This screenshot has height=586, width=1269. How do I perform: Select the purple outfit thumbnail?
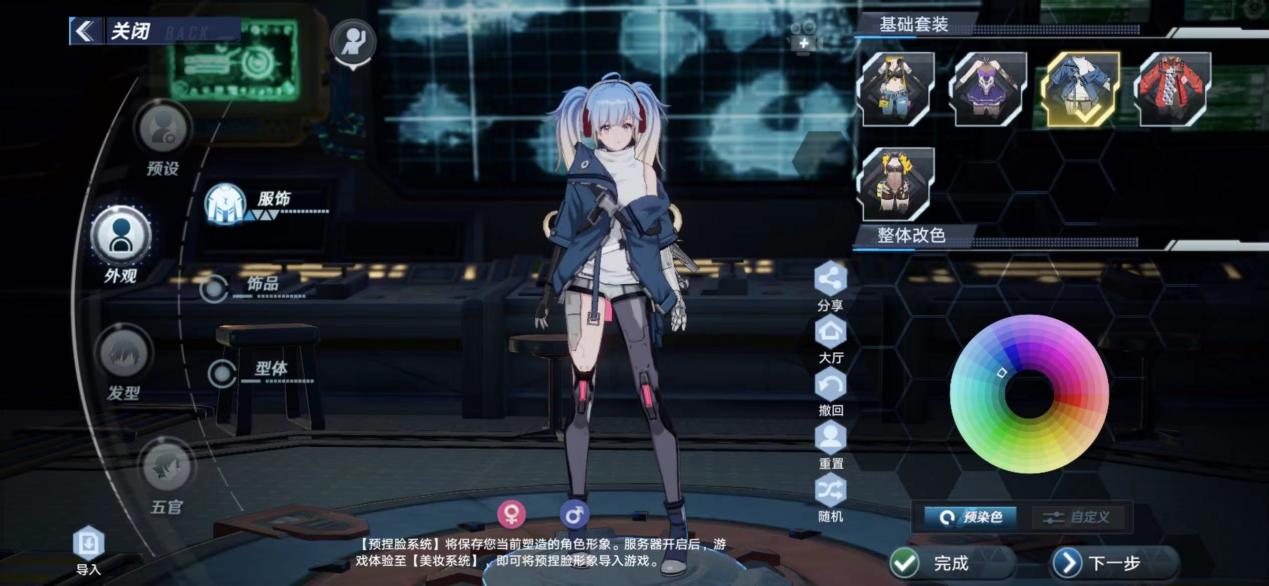(x=988, y=88)
